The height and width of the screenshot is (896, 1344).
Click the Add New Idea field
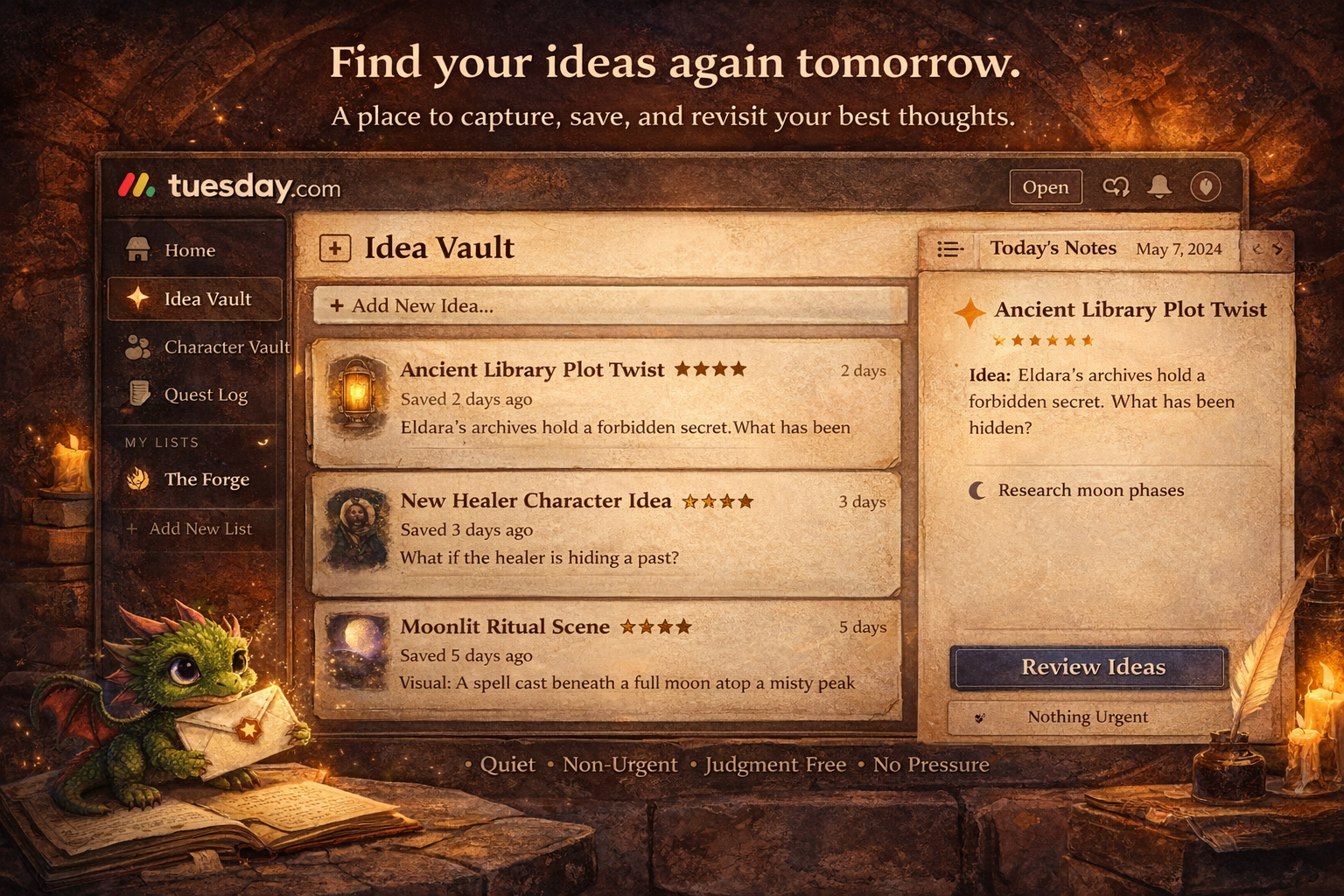click(609, 306)
